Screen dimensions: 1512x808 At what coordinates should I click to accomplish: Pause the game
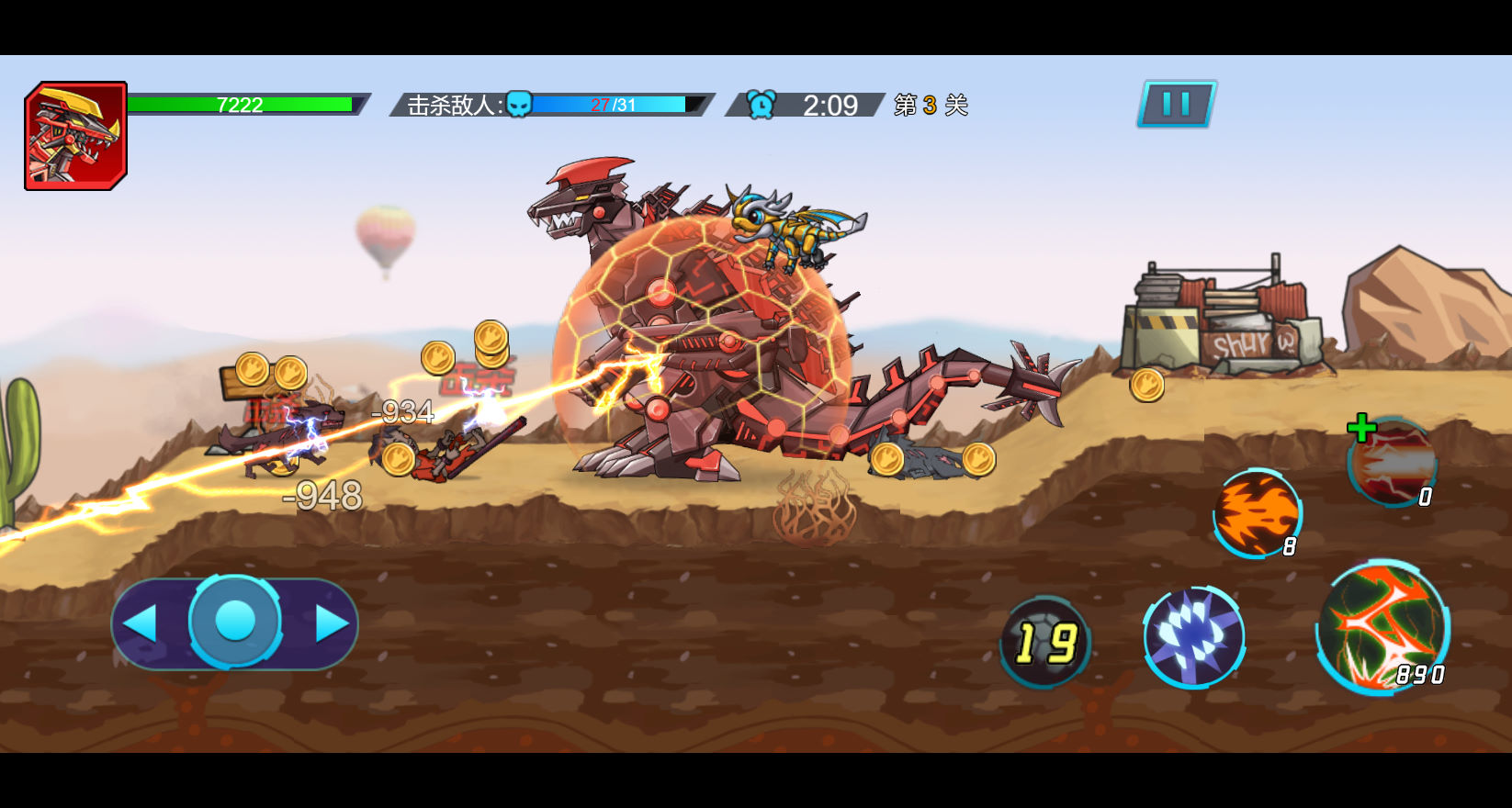pos(1177,104)
